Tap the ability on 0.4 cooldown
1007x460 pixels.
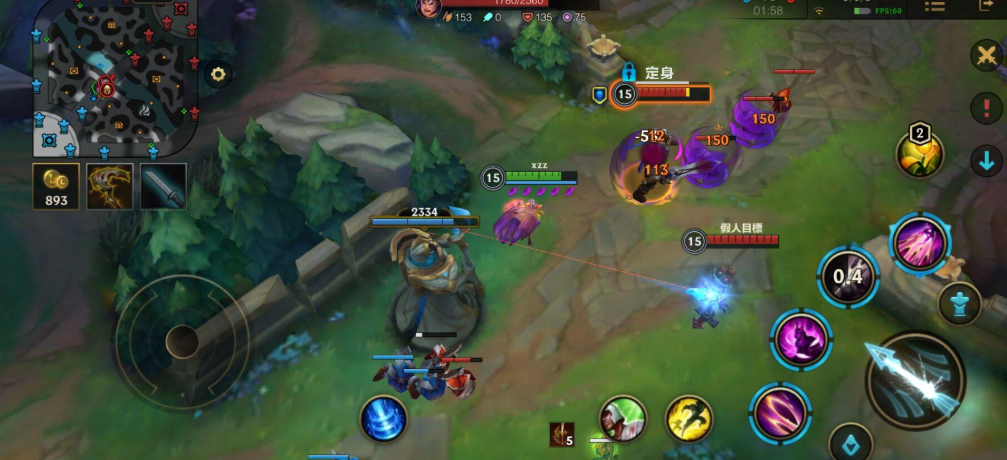pos(847,276)
